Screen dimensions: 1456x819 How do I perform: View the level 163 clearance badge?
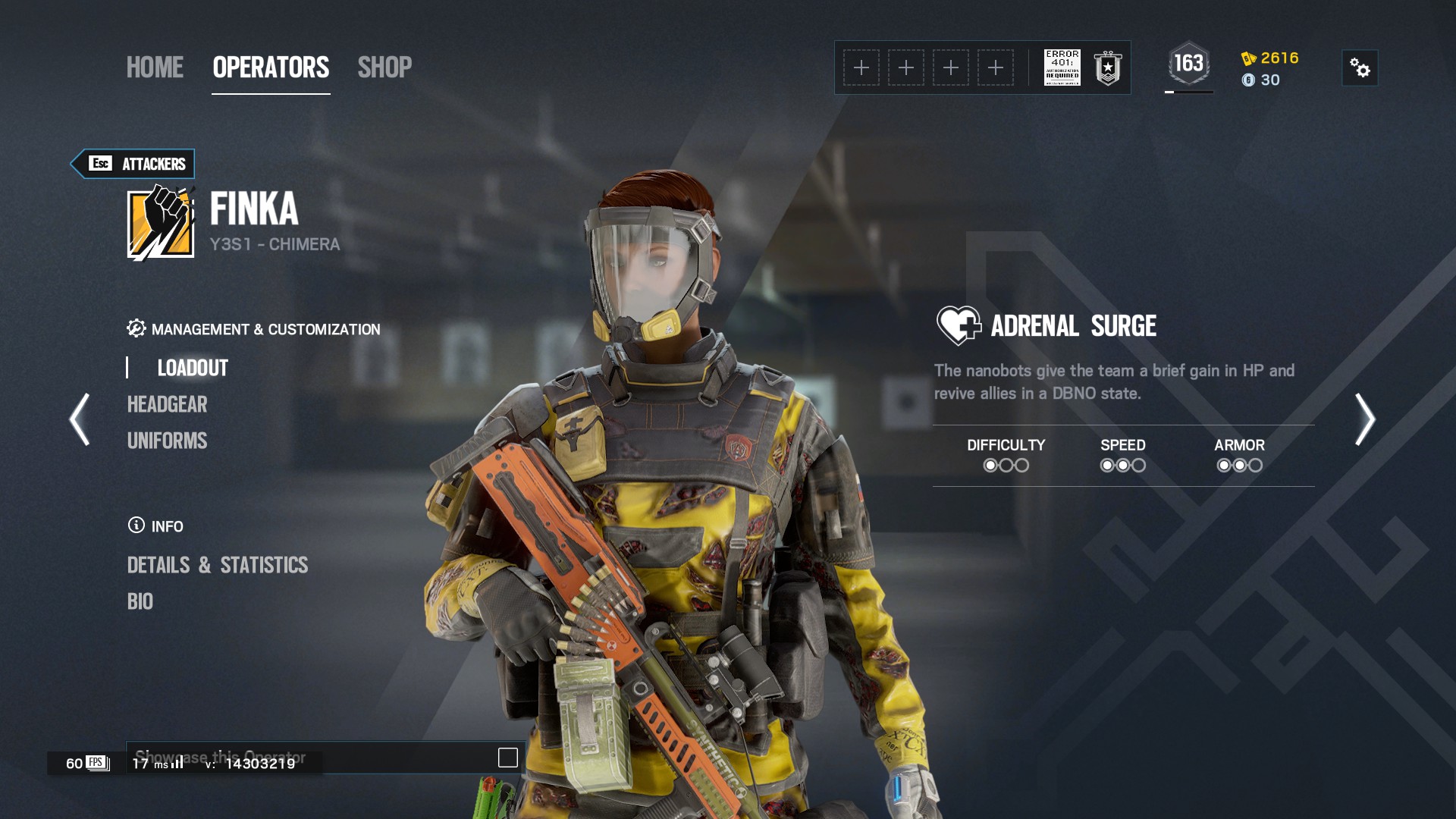(x=1188, y=64)
